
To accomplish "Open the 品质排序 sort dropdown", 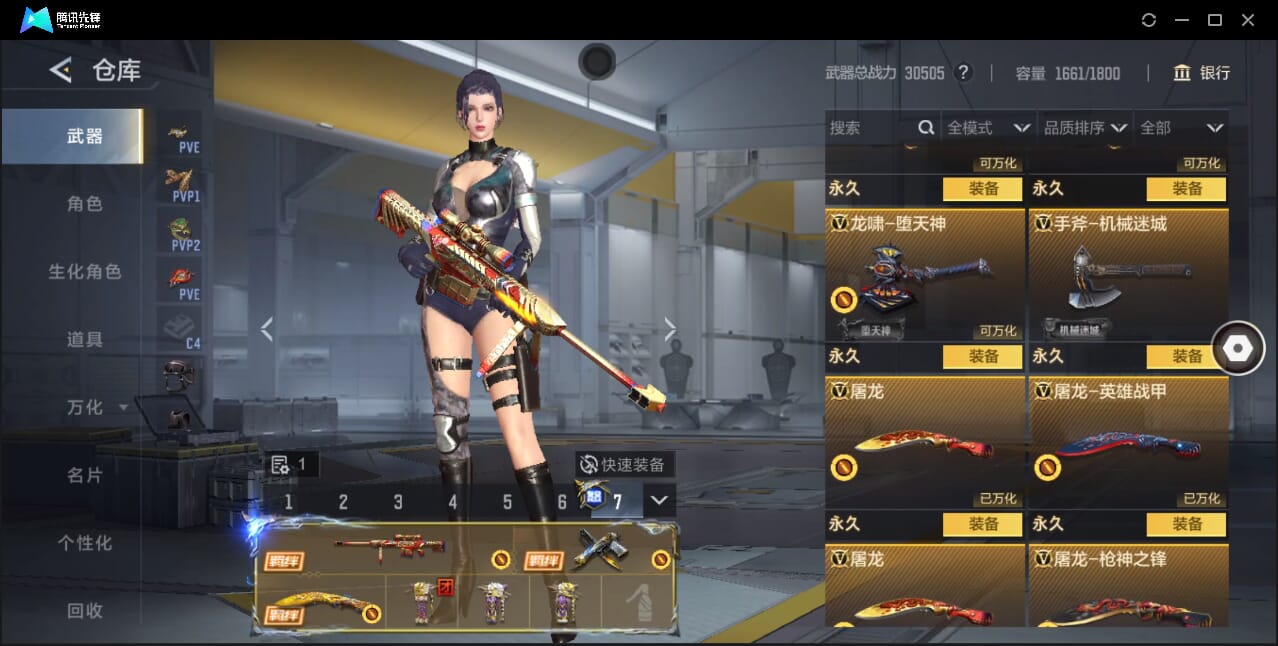I will (x=1085, y=128).
